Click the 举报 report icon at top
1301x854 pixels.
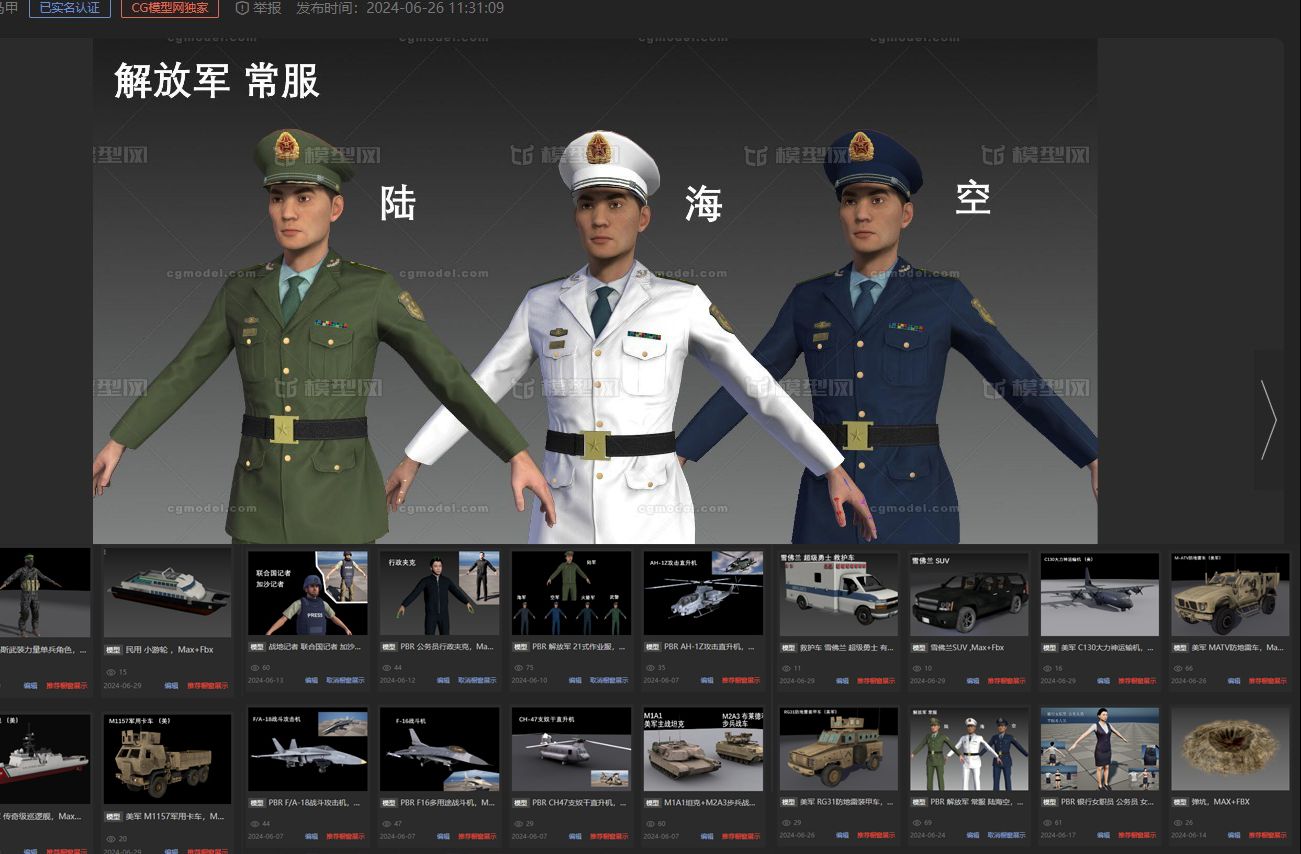pos(240,8)
